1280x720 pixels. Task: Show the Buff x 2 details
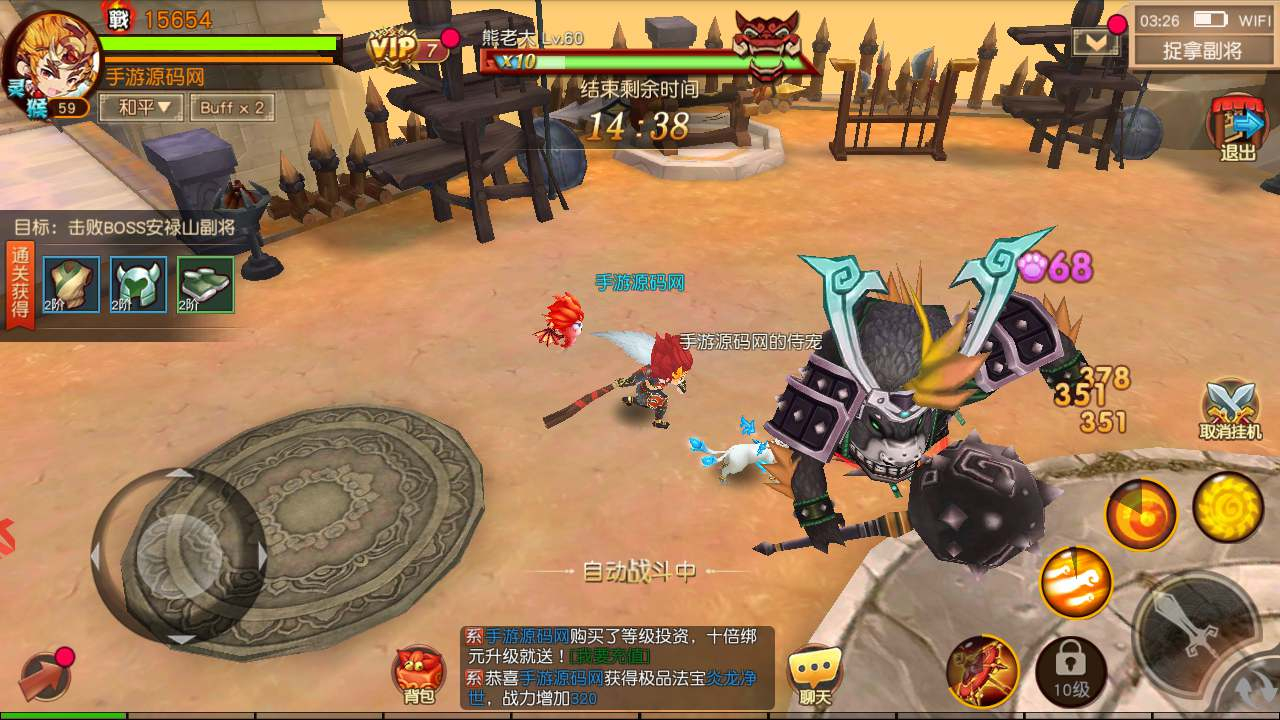point(231,107)
